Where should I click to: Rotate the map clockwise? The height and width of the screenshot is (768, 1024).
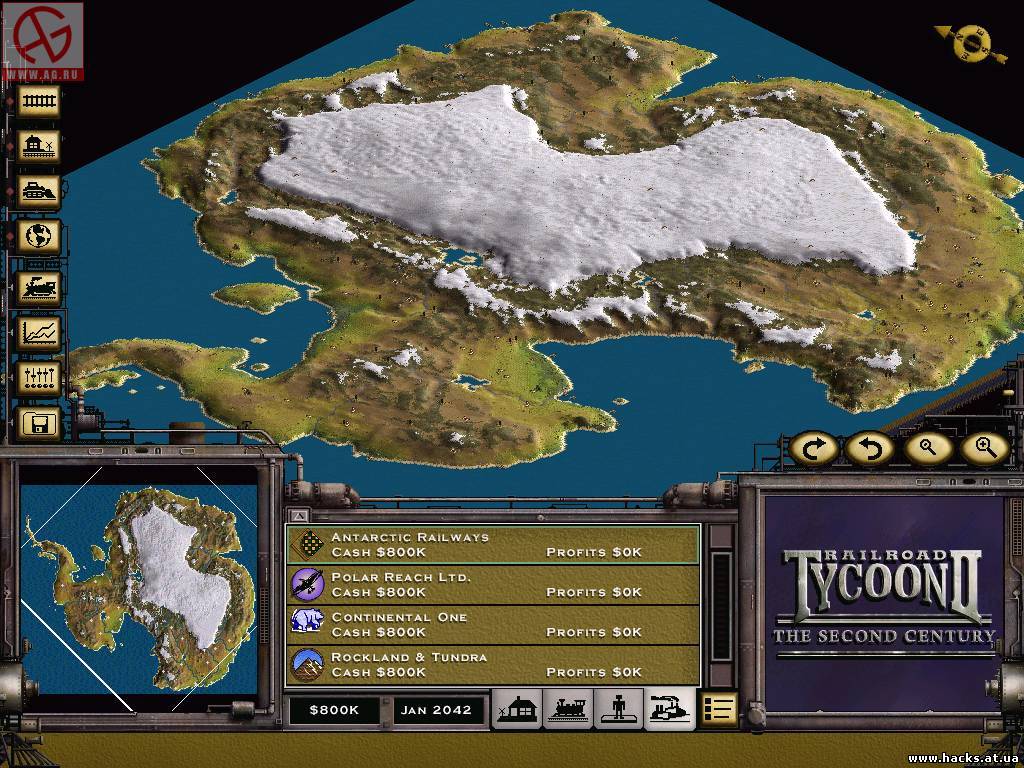(814, 448)
